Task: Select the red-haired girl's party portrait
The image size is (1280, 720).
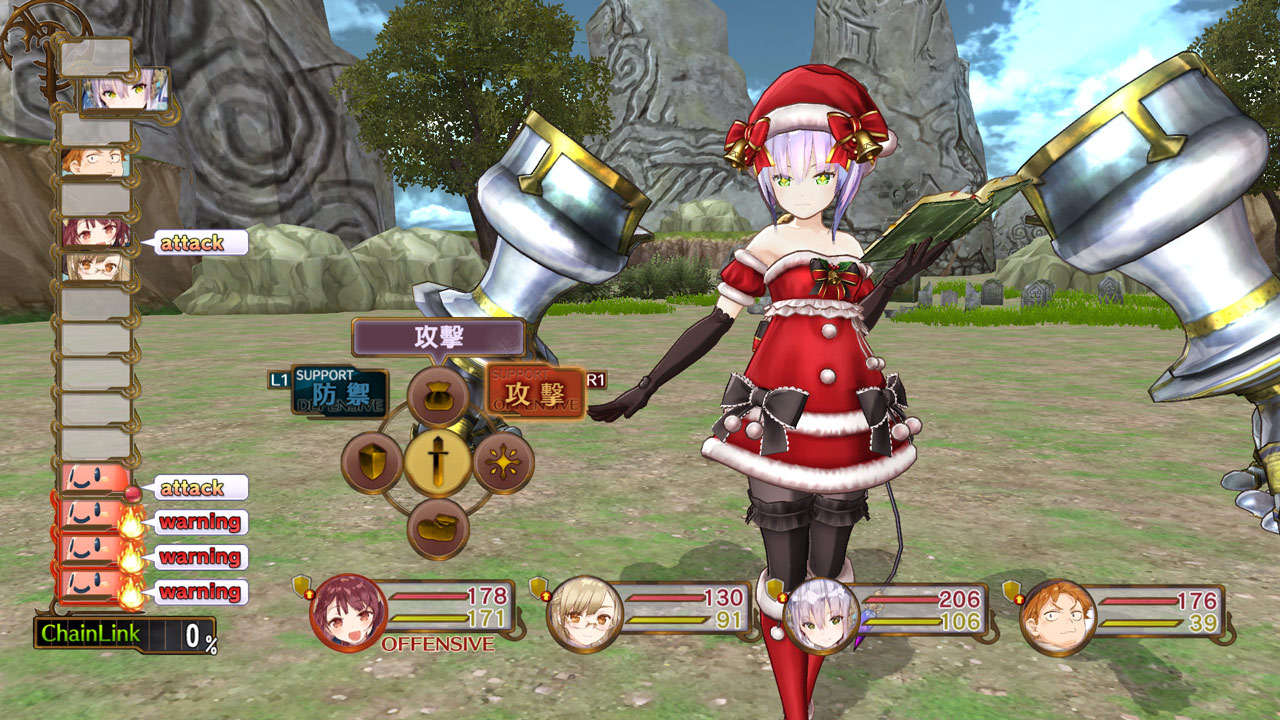Action: click(x=348, y=610)
